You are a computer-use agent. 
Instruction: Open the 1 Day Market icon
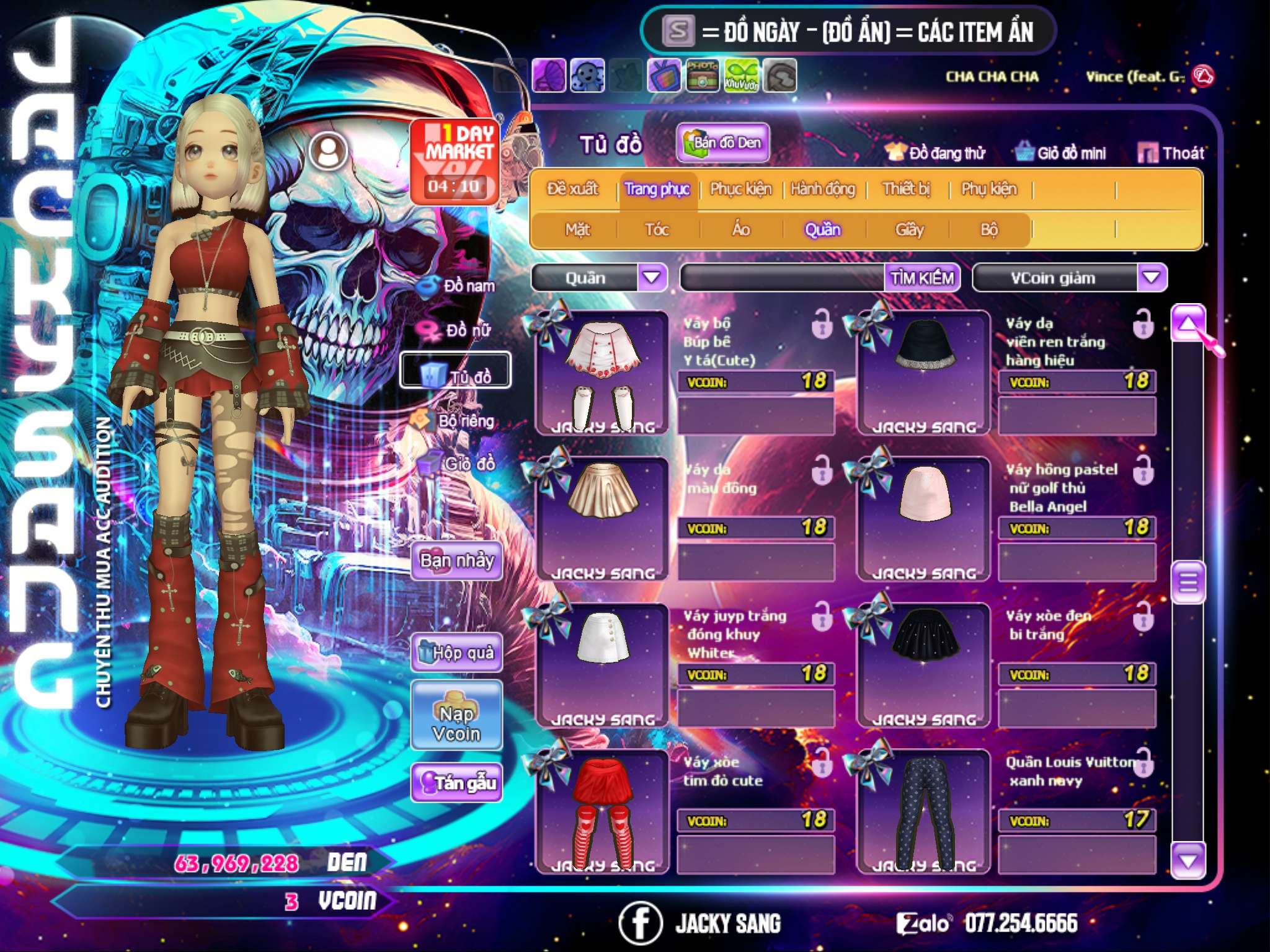tap(455, 161)
